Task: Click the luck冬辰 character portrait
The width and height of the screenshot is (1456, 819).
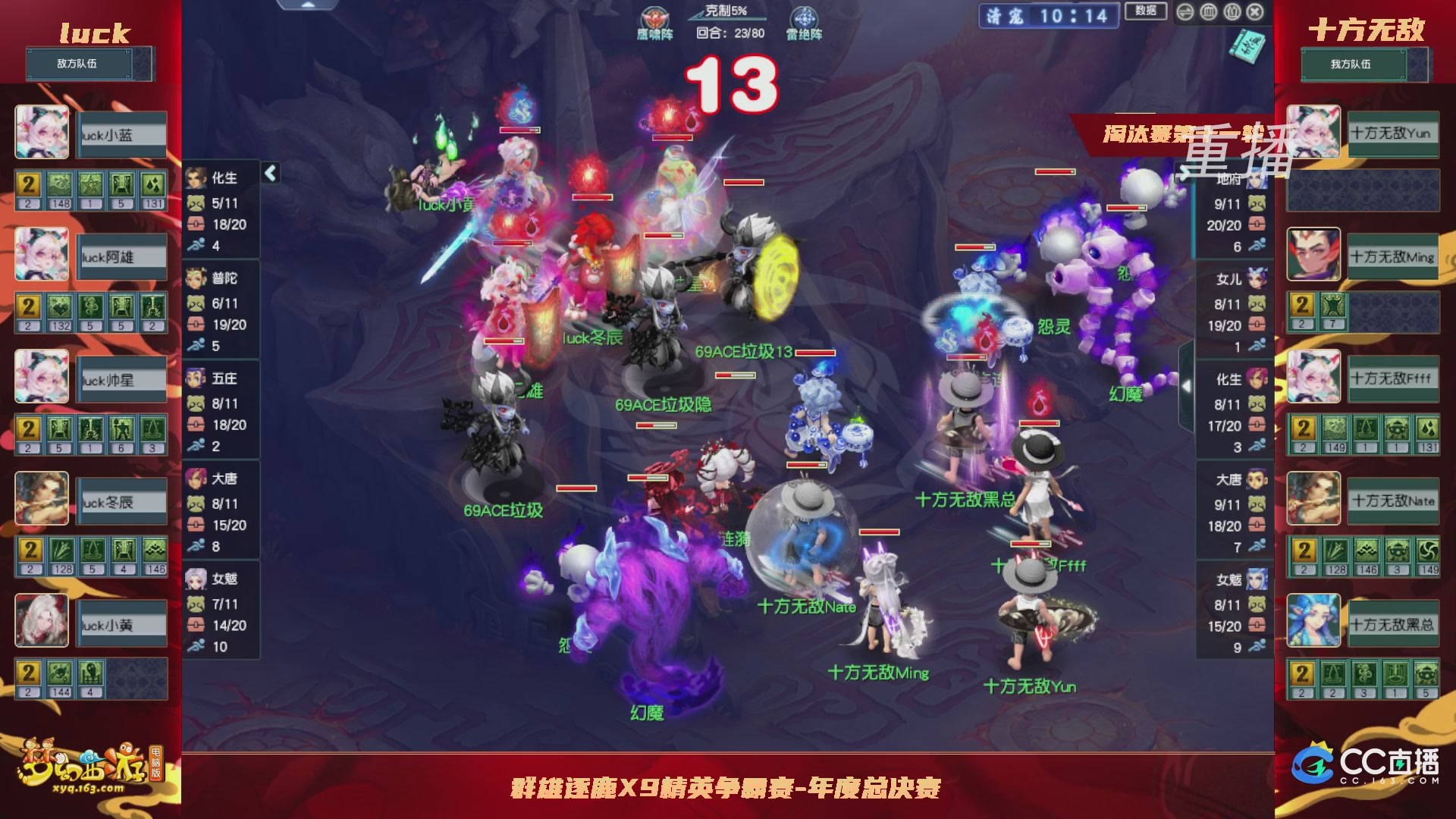Action: click(x=42, y=499)
